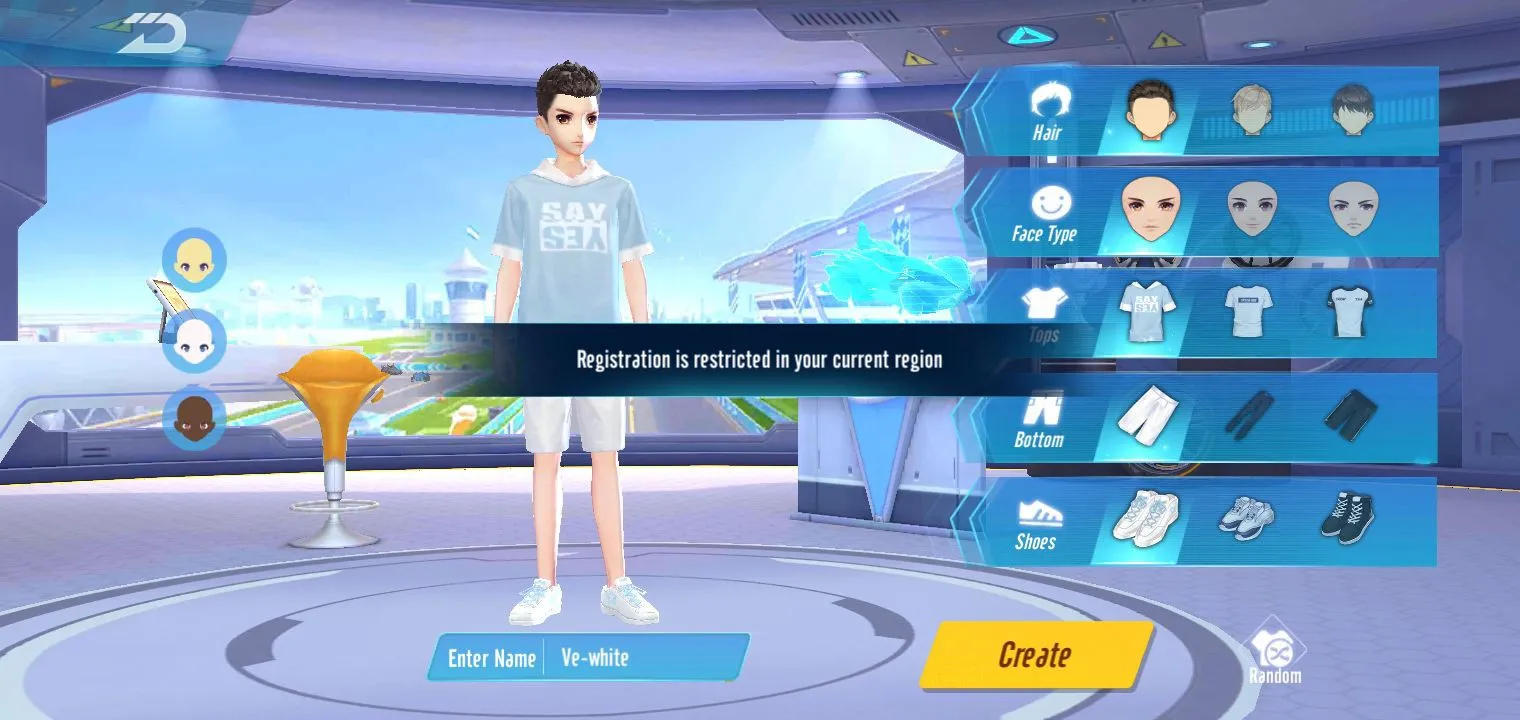Pick the blonde hairstyle option
The image size is (1520, 720).
[1251, 109]
